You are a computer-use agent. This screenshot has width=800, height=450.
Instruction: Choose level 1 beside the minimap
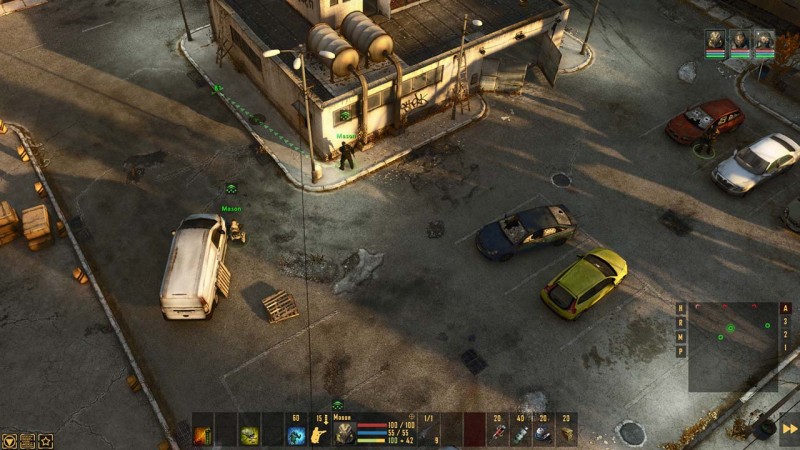(786, 351)
